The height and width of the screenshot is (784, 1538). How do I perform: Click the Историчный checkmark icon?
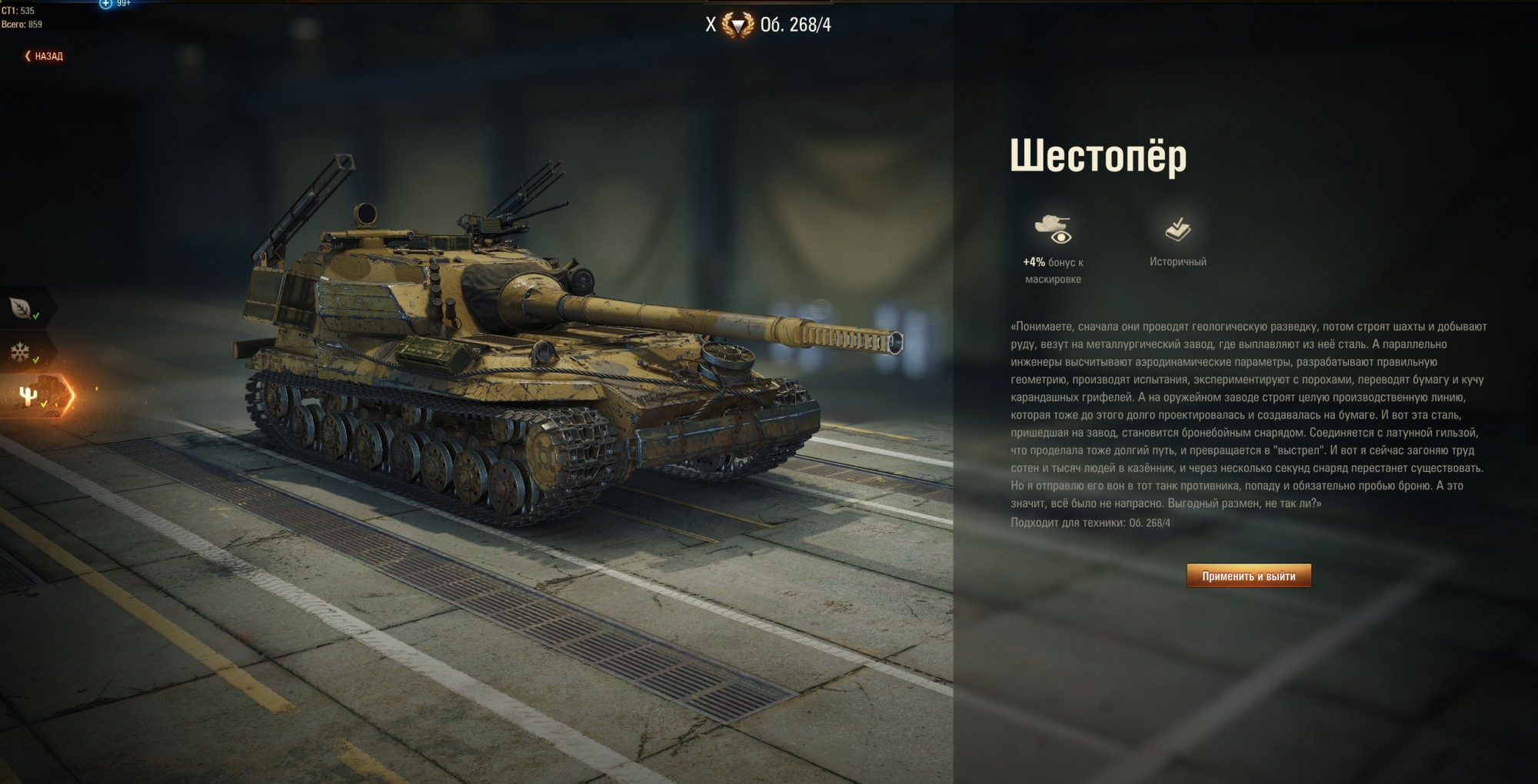1177,229
